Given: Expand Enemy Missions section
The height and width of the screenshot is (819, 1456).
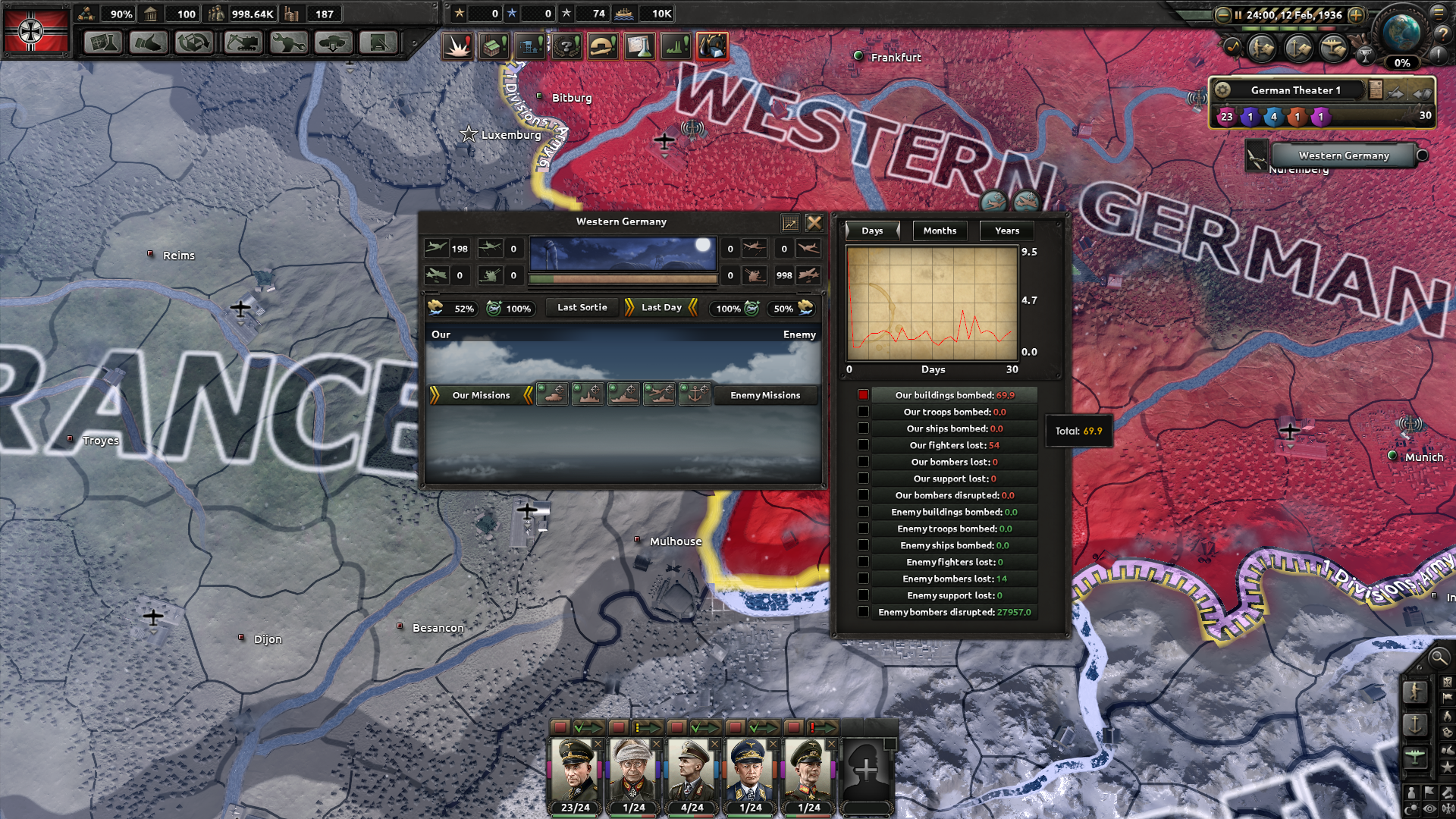Looking at the screenshot, I should coord(766,395).
